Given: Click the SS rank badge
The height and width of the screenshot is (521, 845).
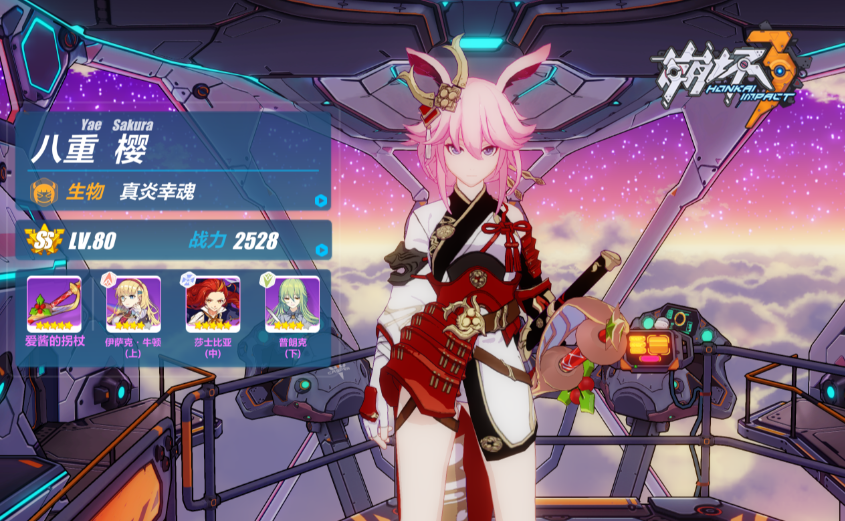Looking at the screenshot, I should [45, 240].
